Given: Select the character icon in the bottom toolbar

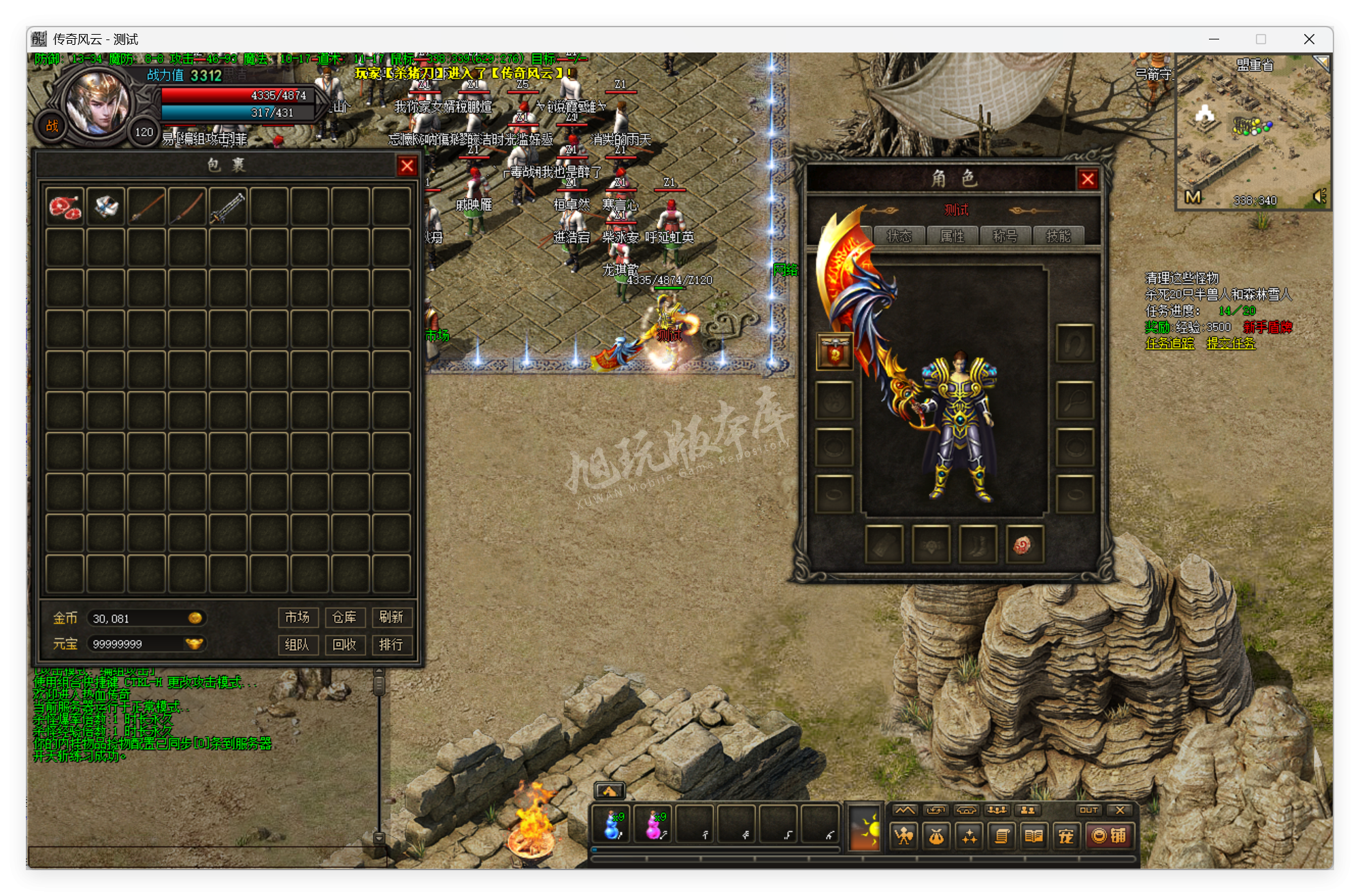Looking at the screenshot, I should [903, 837].
